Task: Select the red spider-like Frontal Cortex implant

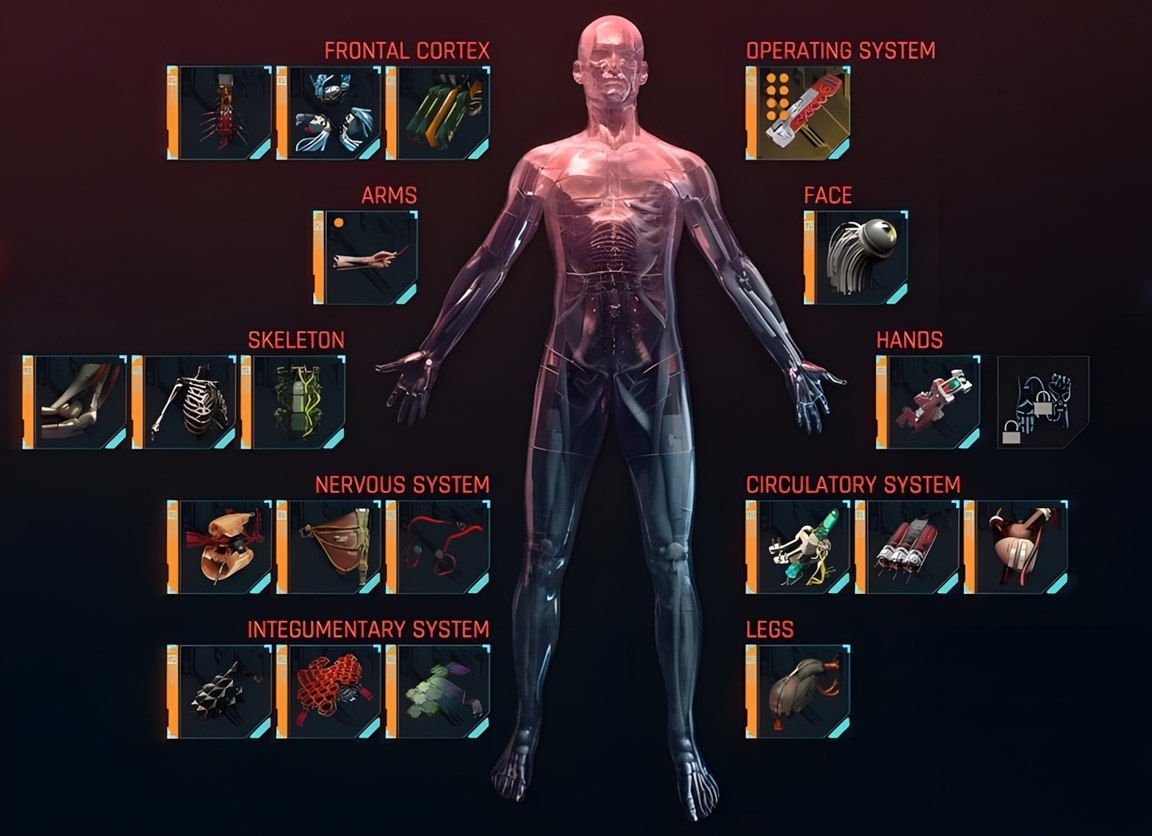Action: [x=220, y=113]
